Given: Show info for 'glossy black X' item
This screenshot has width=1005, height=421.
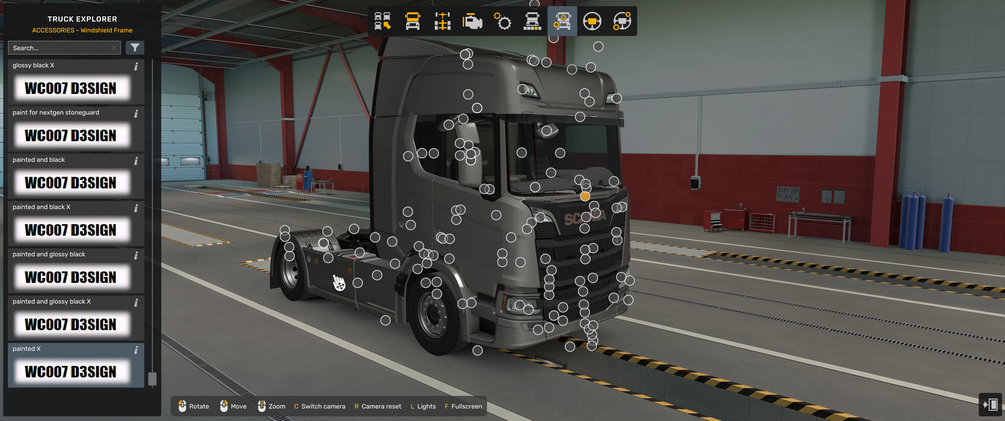Looking at the screenshot, I should (136, 66).
